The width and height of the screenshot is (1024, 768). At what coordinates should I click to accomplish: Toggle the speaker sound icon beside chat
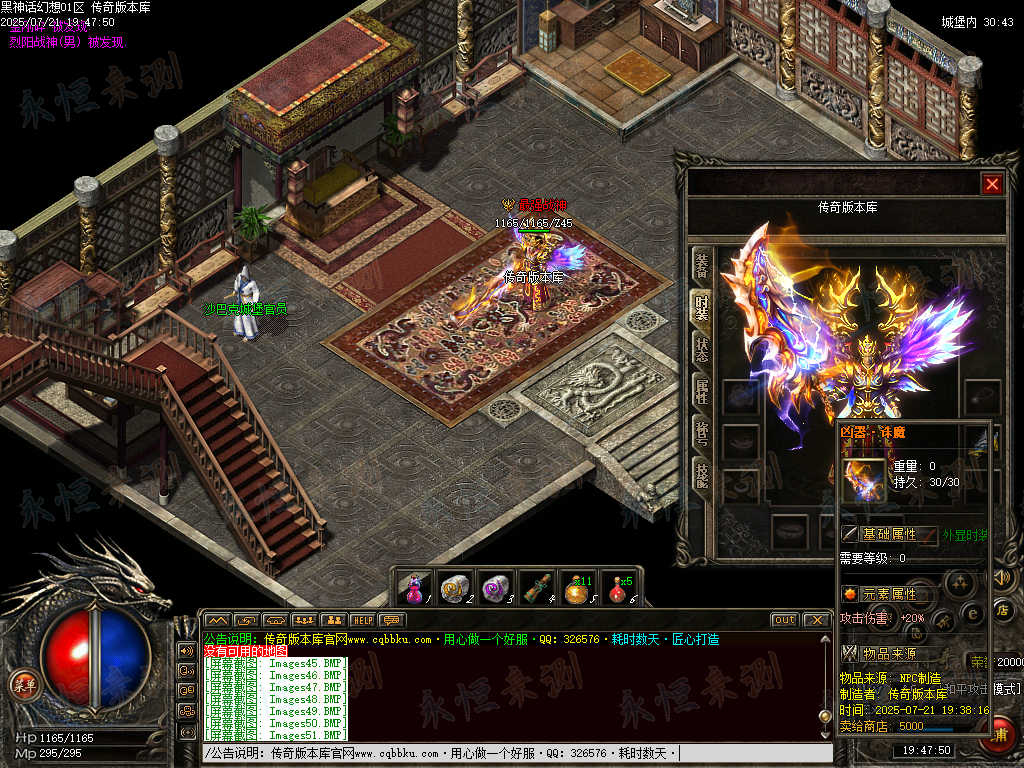186,650
